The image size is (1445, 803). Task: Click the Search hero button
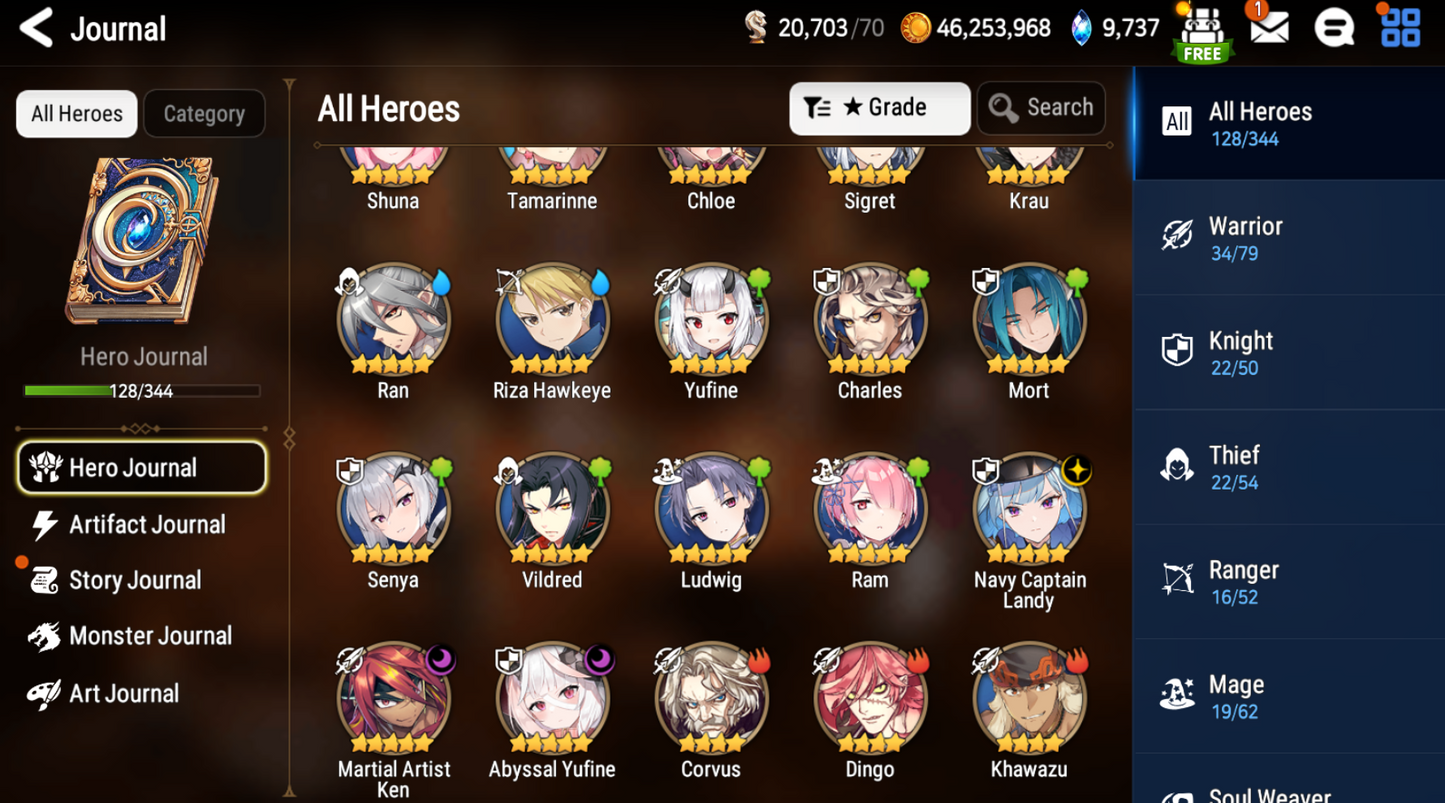point(1041,108)
